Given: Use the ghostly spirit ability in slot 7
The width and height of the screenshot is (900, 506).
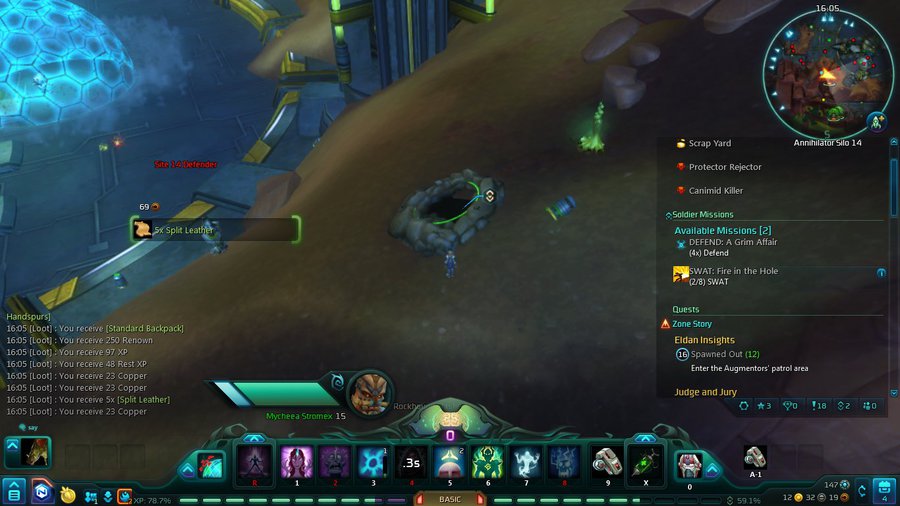Looking at the screenshot, I should (527, 463).
